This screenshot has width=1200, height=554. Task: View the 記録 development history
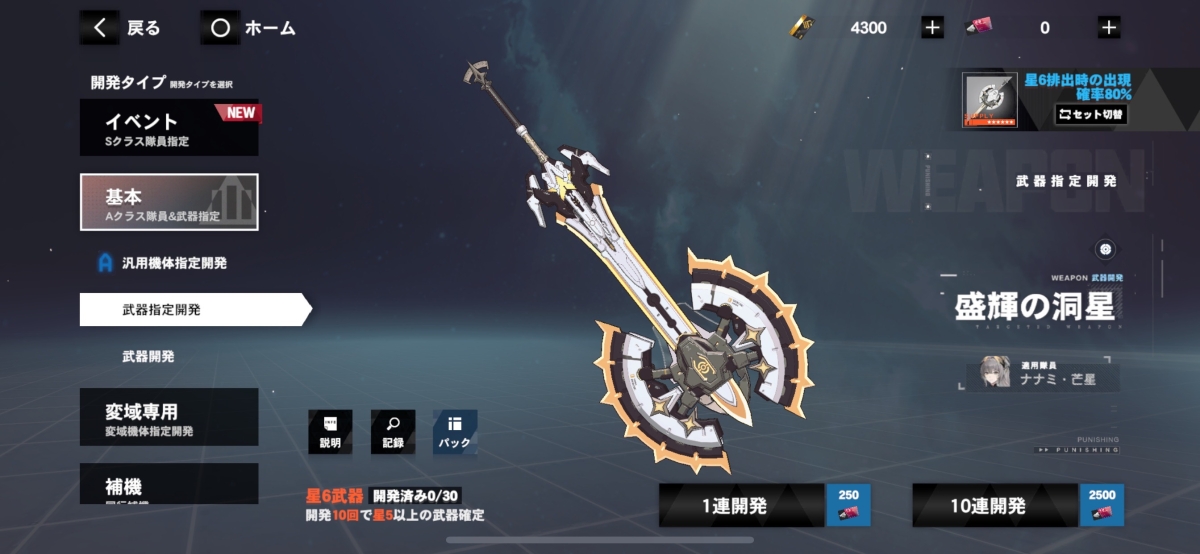(392, 432)
